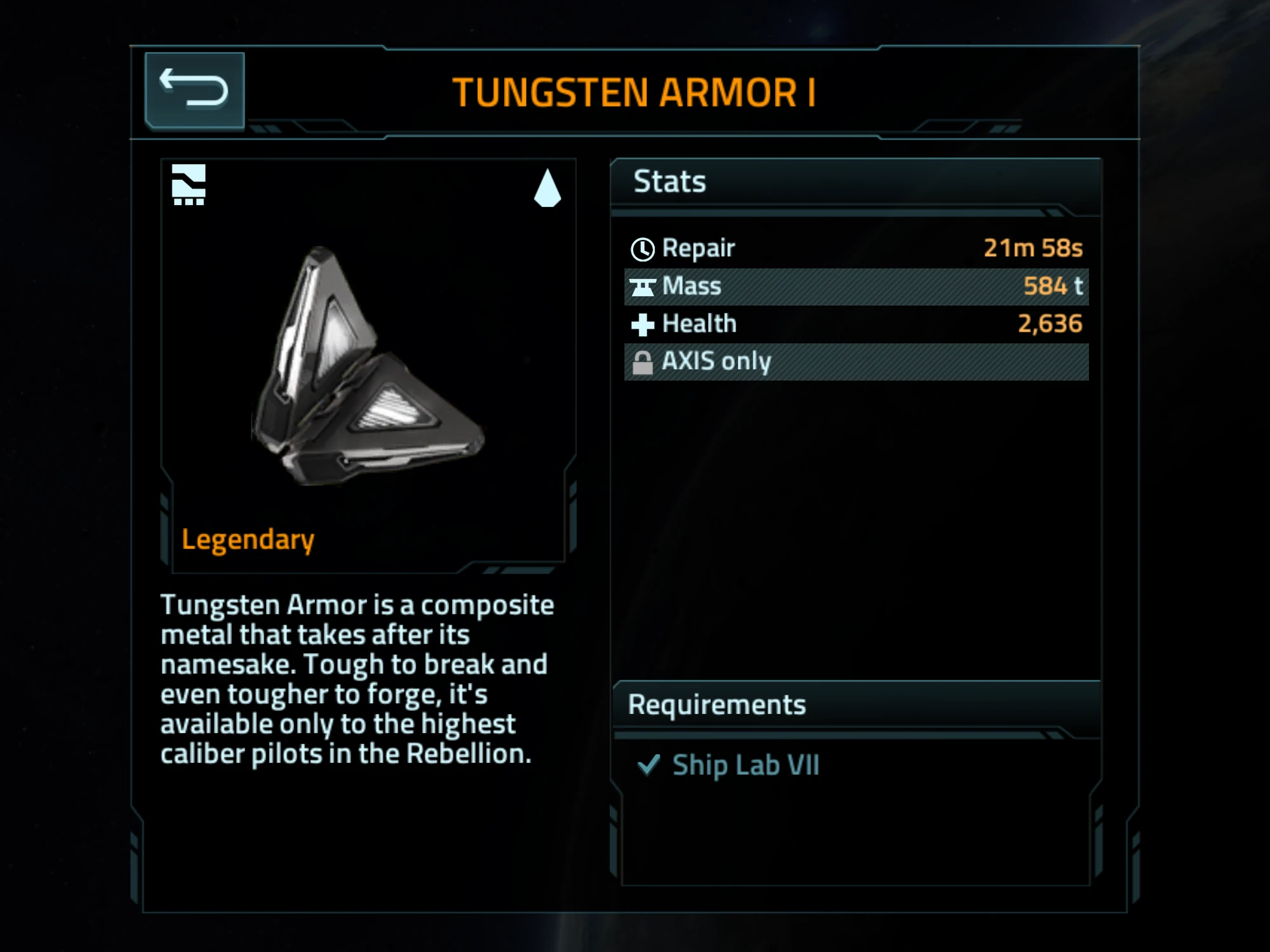Click the clock icon beside Repair
1270x952 pixels.
[x=643, y=248]
